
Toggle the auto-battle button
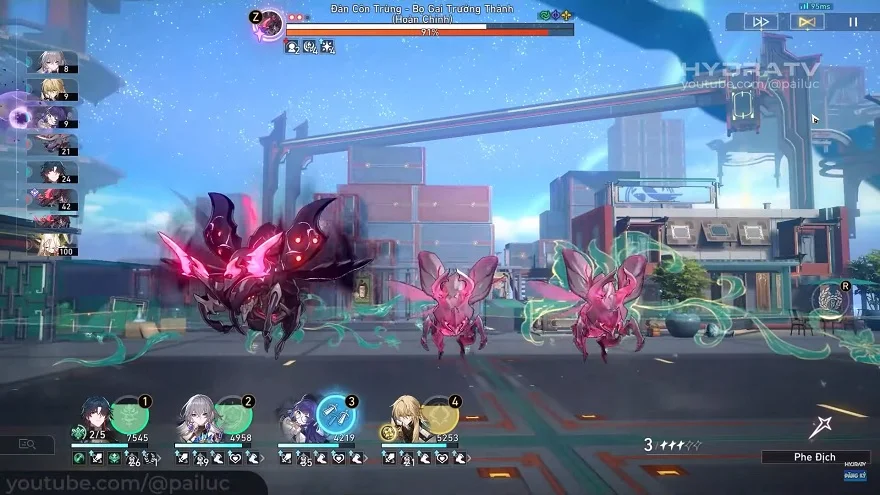(807, 21)
